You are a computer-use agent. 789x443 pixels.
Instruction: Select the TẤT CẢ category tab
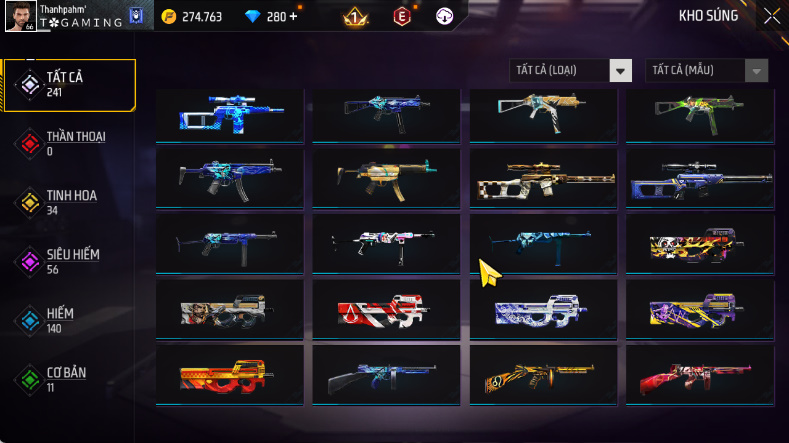pos(68,84)
